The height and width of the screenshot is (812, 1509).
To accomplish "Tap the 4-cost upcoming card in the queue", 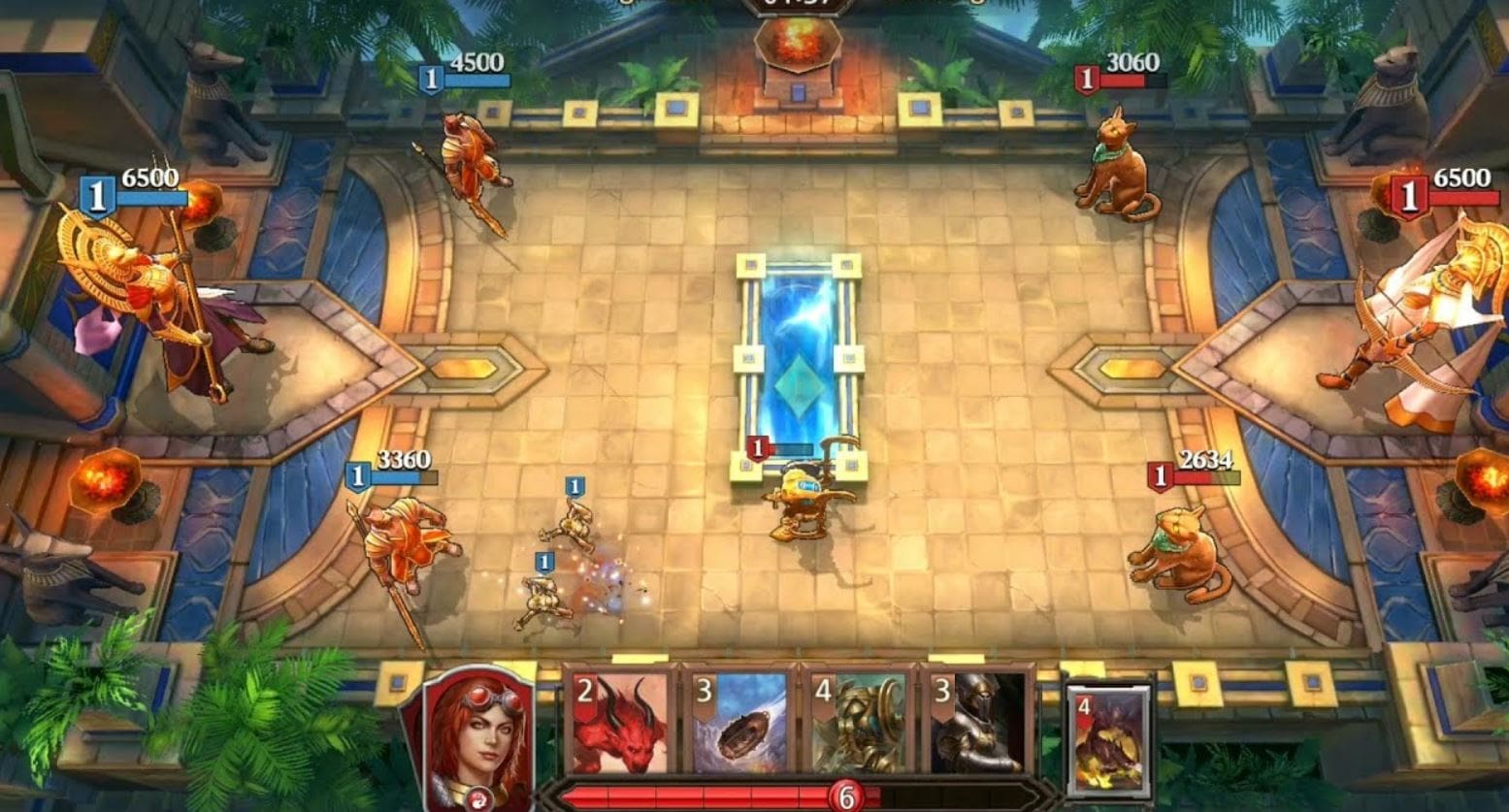I will coord(1106,737).
